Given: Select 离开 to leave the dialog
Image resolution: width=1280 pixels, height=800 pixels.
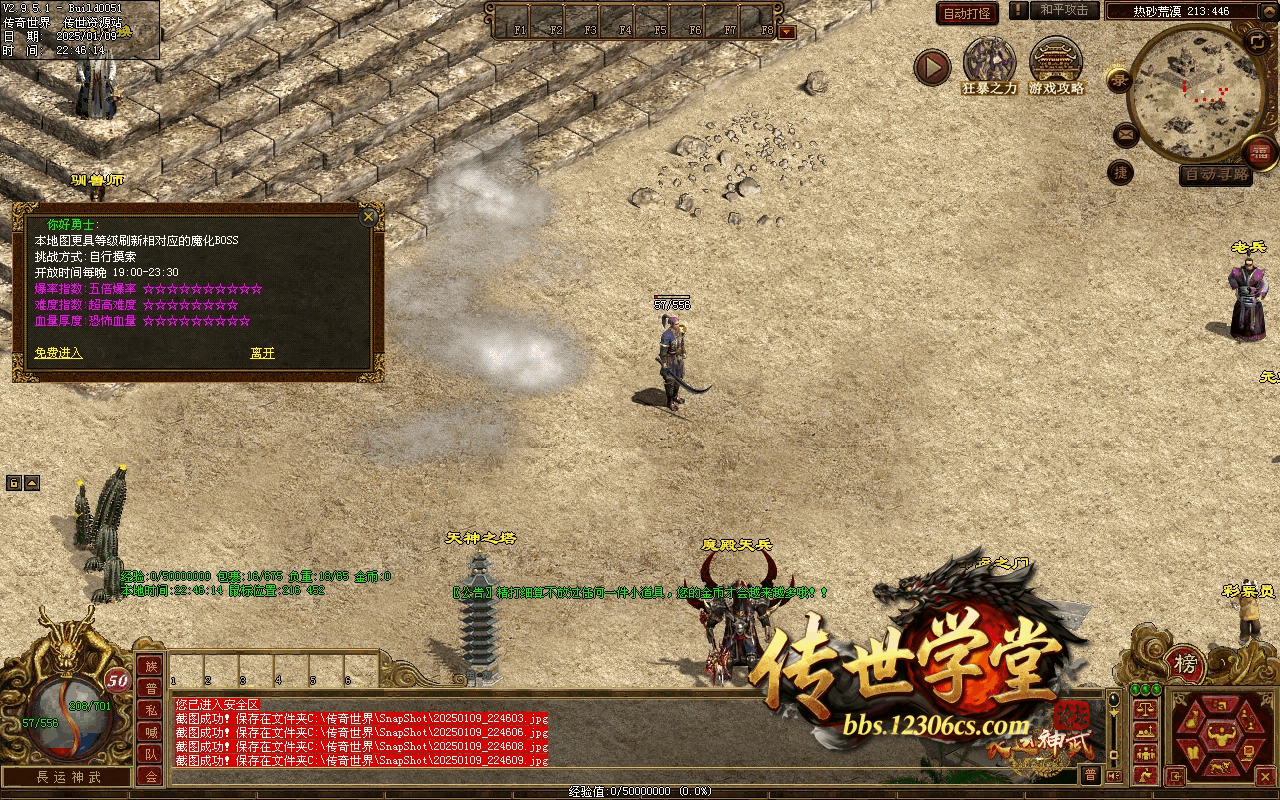Looking at the screenshot, I should click(262, 353).
